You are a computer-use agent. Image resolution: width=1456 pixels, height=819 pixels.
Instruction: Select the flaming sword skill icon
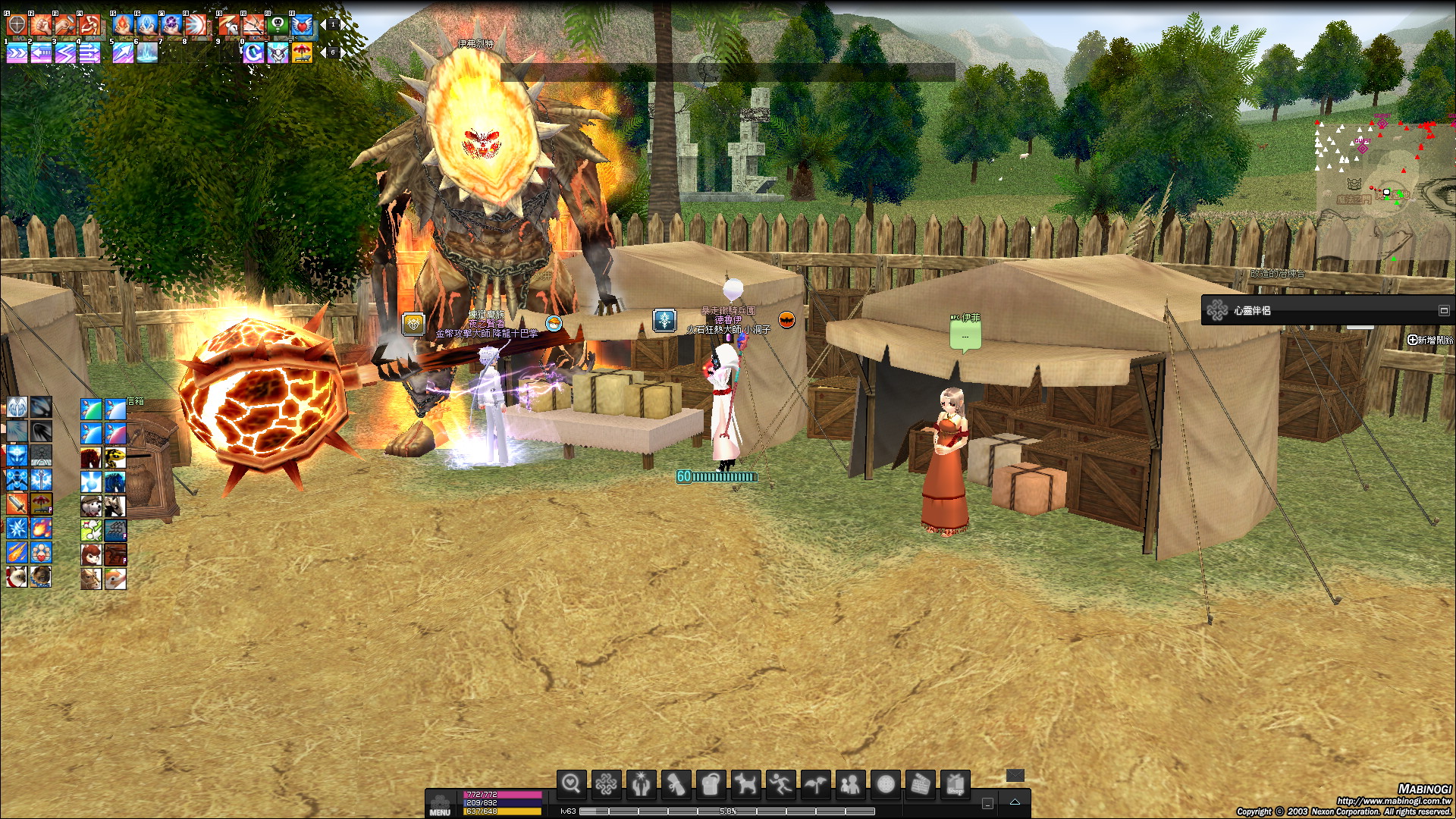coord(17,504)
